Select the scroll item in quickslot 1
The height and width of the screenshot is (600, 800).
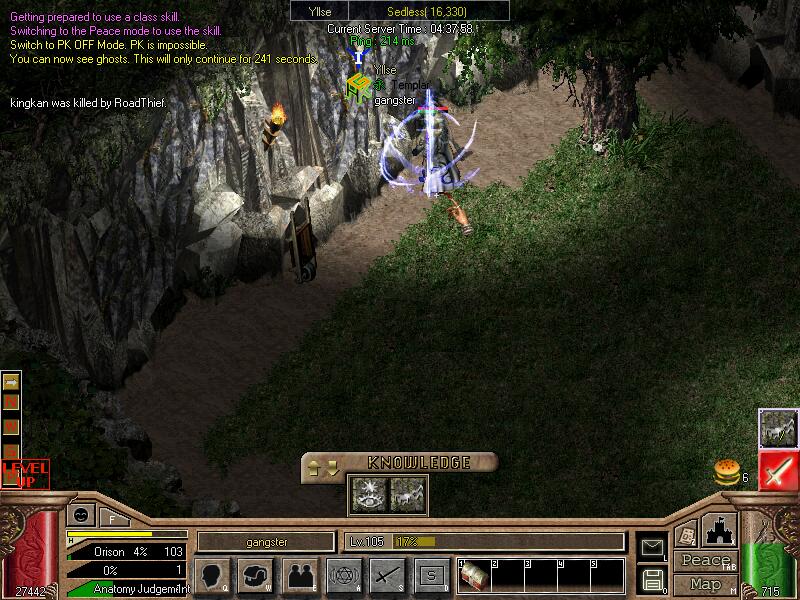pos(474,576)
